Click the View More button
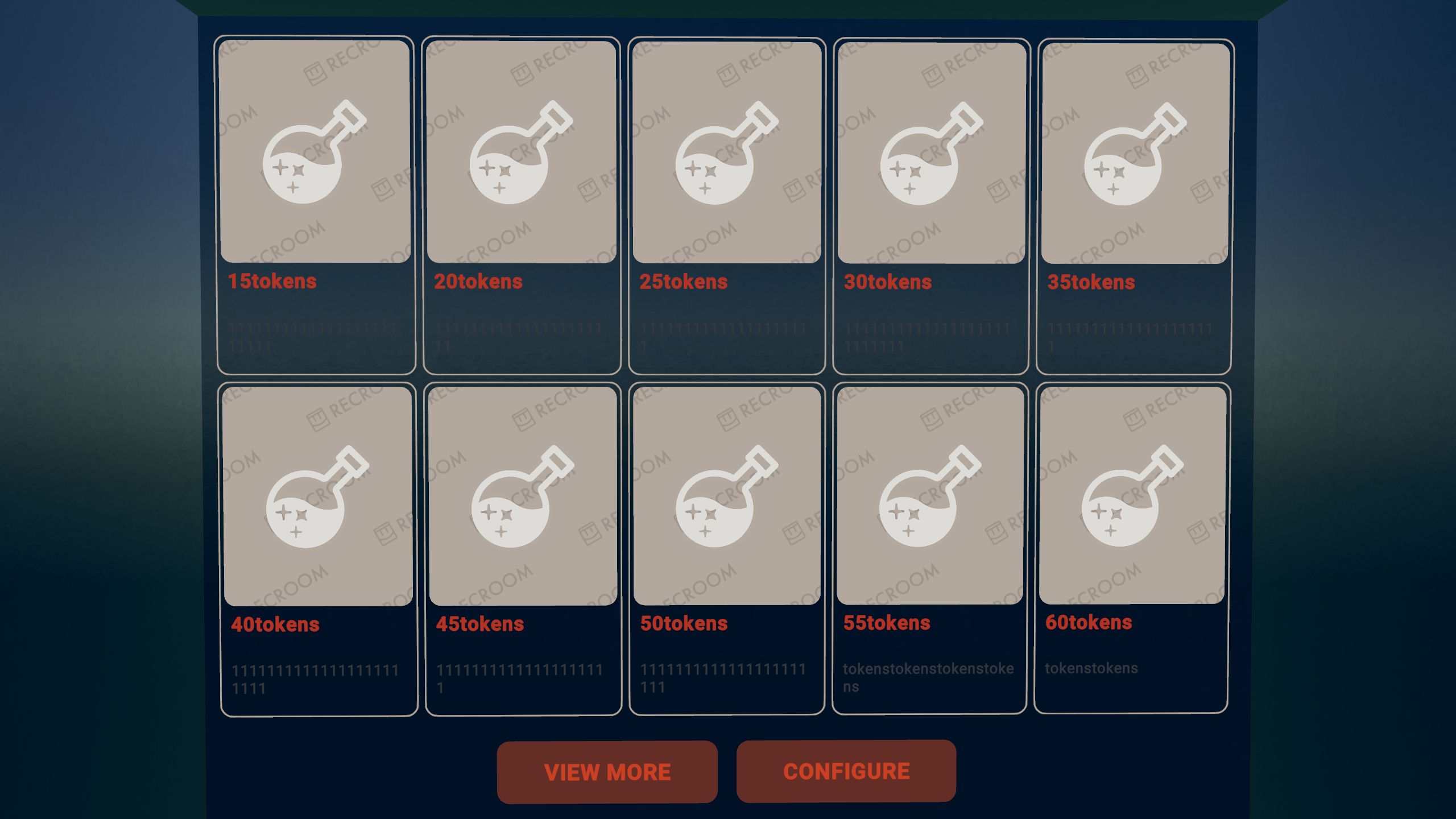This screenshot has width=1456, height=819. coord(607,772)
